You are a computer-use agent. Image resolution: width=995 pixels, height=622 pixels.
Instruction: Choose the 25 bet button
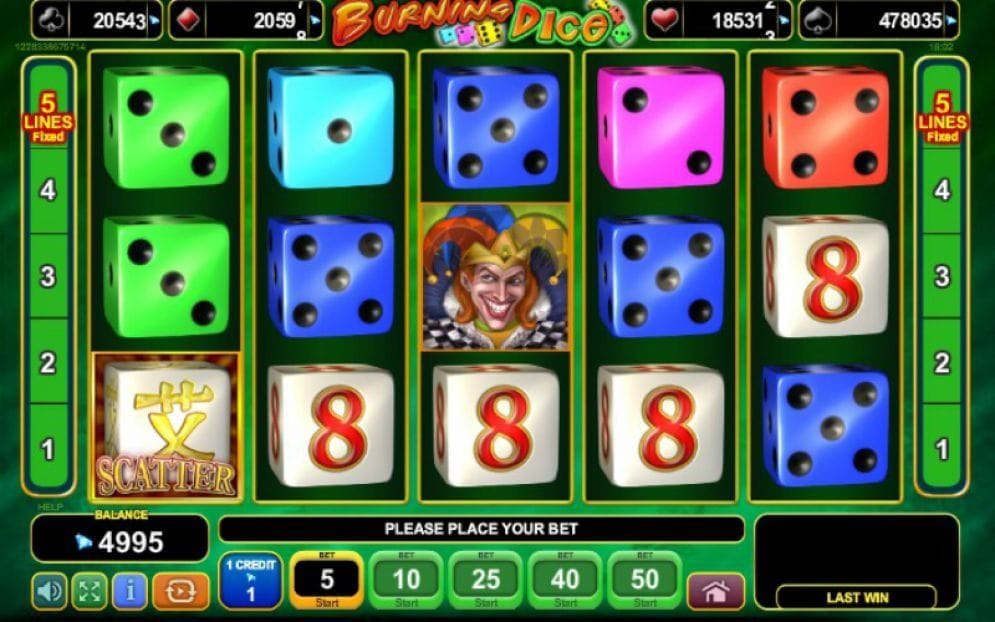486,580
